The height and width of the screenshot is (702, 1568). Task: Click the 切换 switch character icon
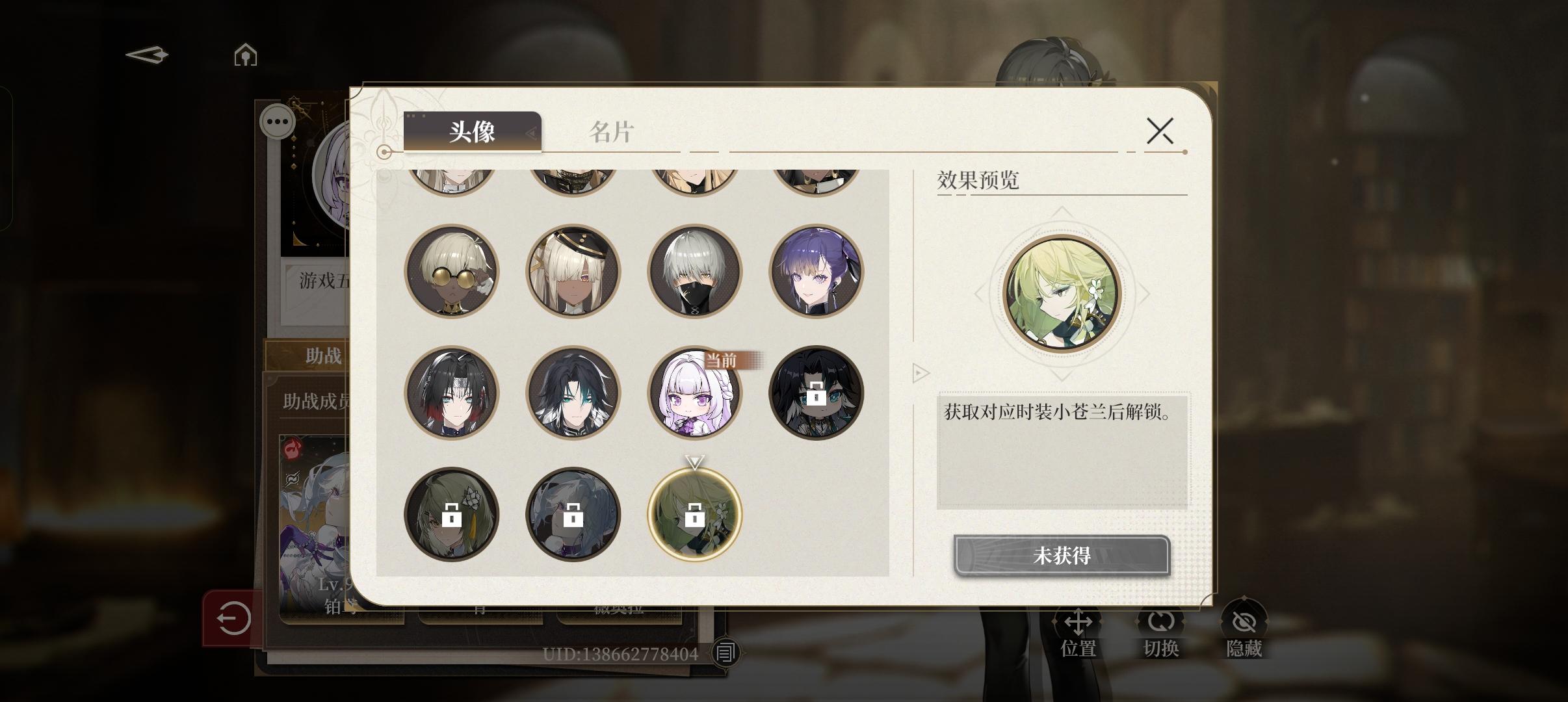coord(1162,625)
